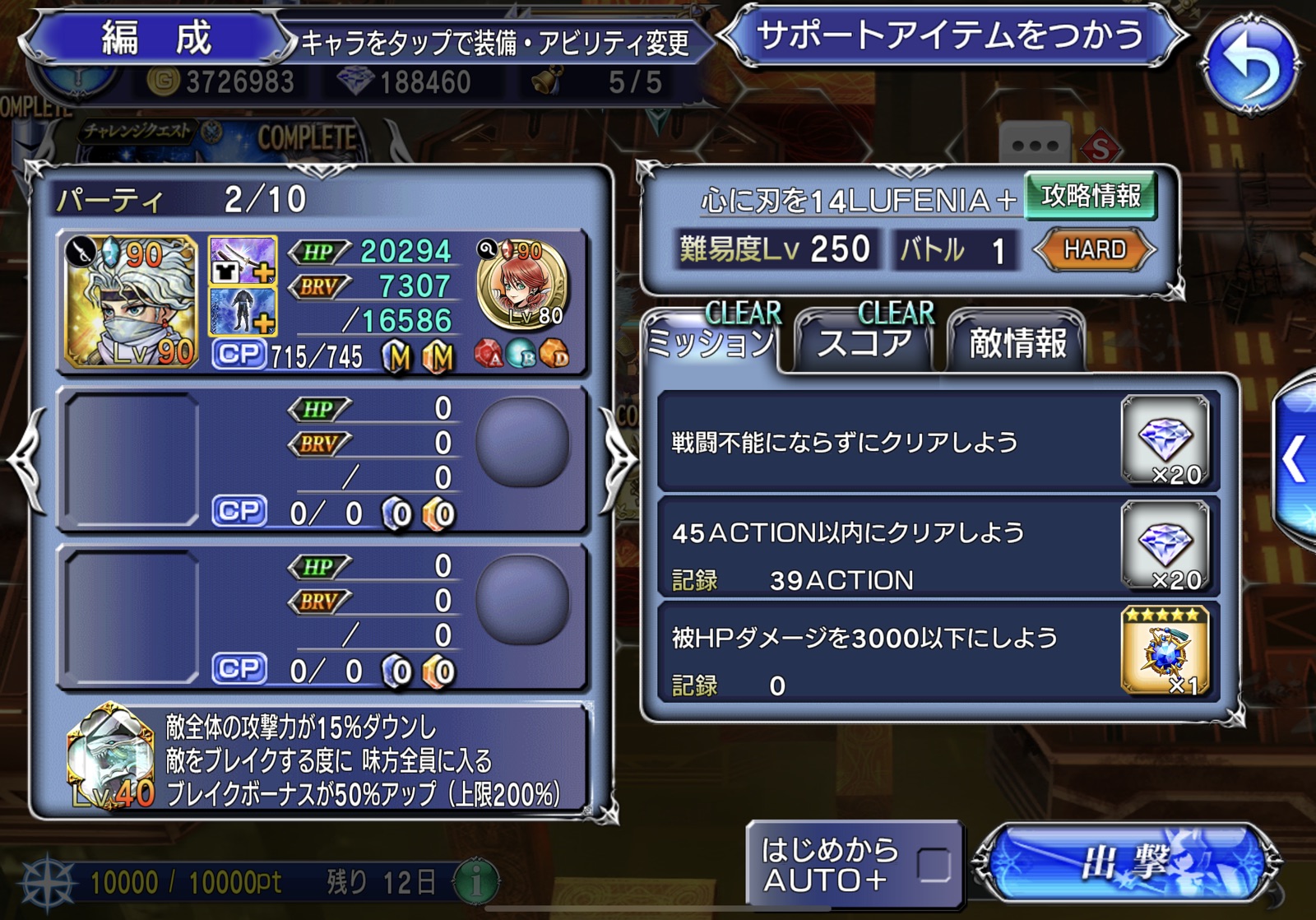Expand the blue side panel arrow

click(1295, 459)
